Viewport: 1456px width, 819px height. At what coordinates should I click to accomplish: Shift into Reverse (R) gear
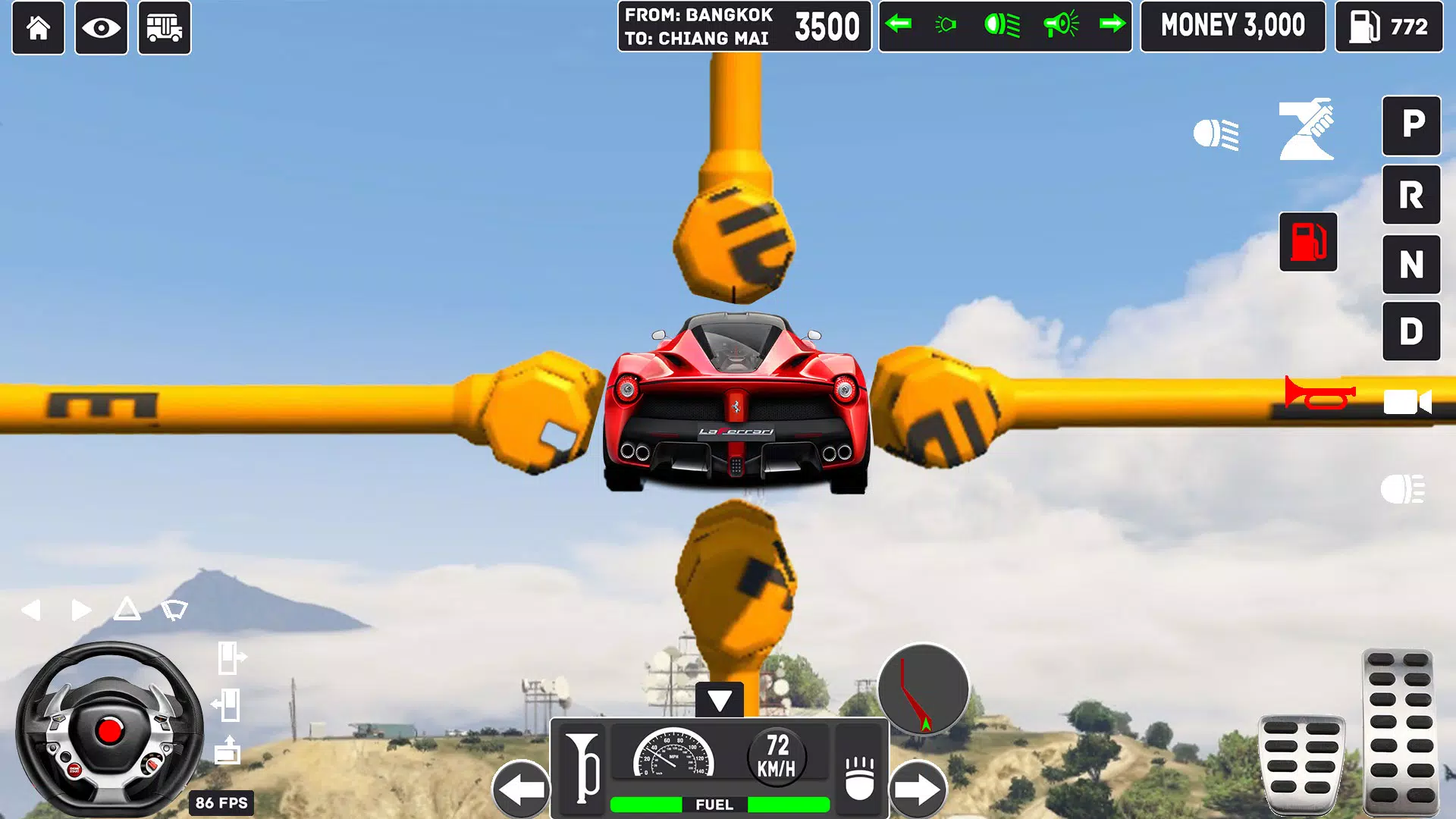(1411, 195)
